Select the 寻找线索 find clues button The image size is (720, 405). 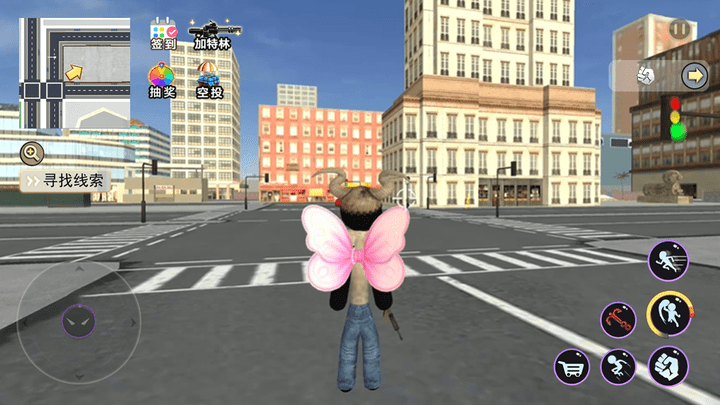[x=65, y=181]
